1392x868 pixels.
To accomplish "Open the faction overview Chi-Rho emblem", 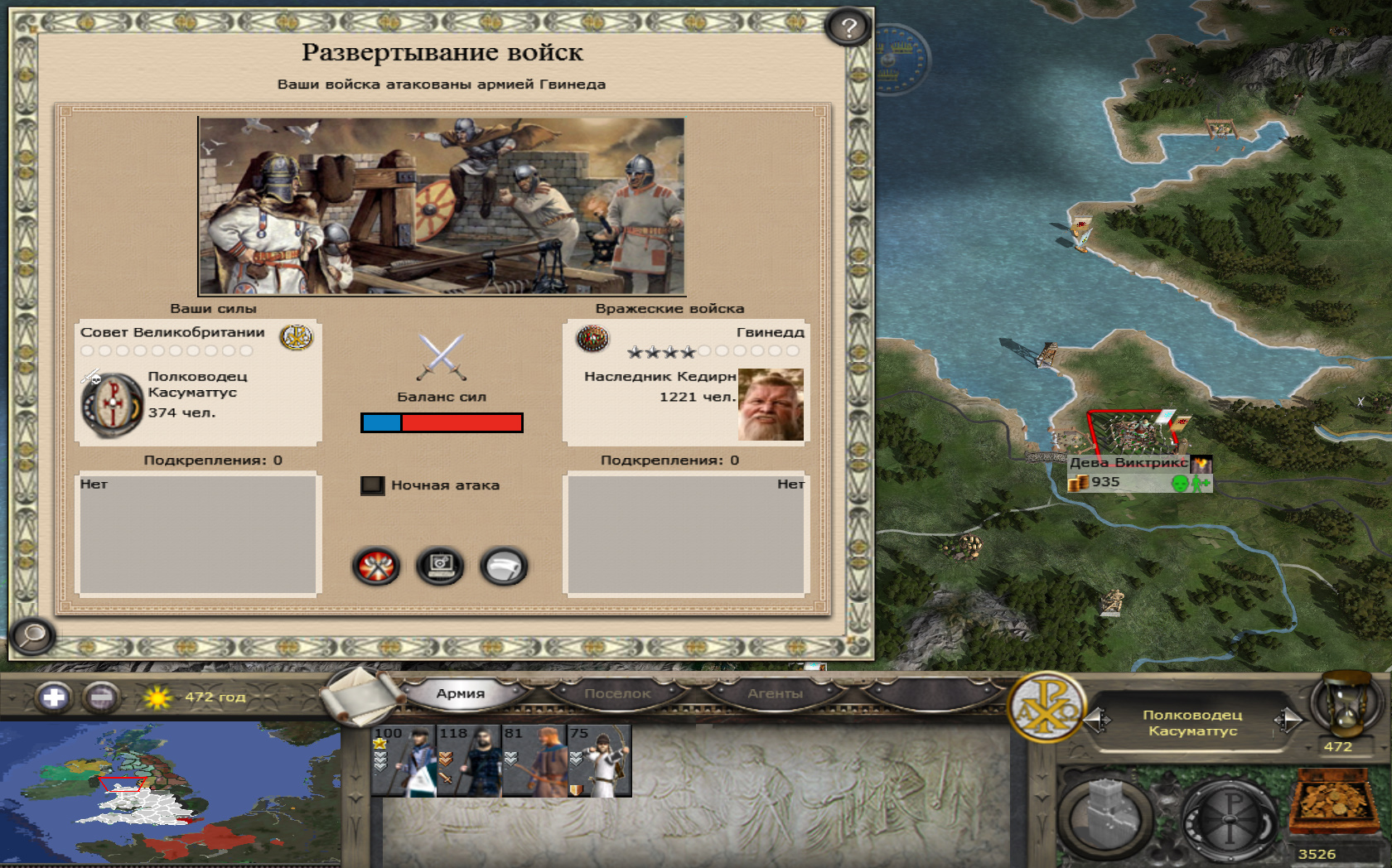I will pos(1047,706).
